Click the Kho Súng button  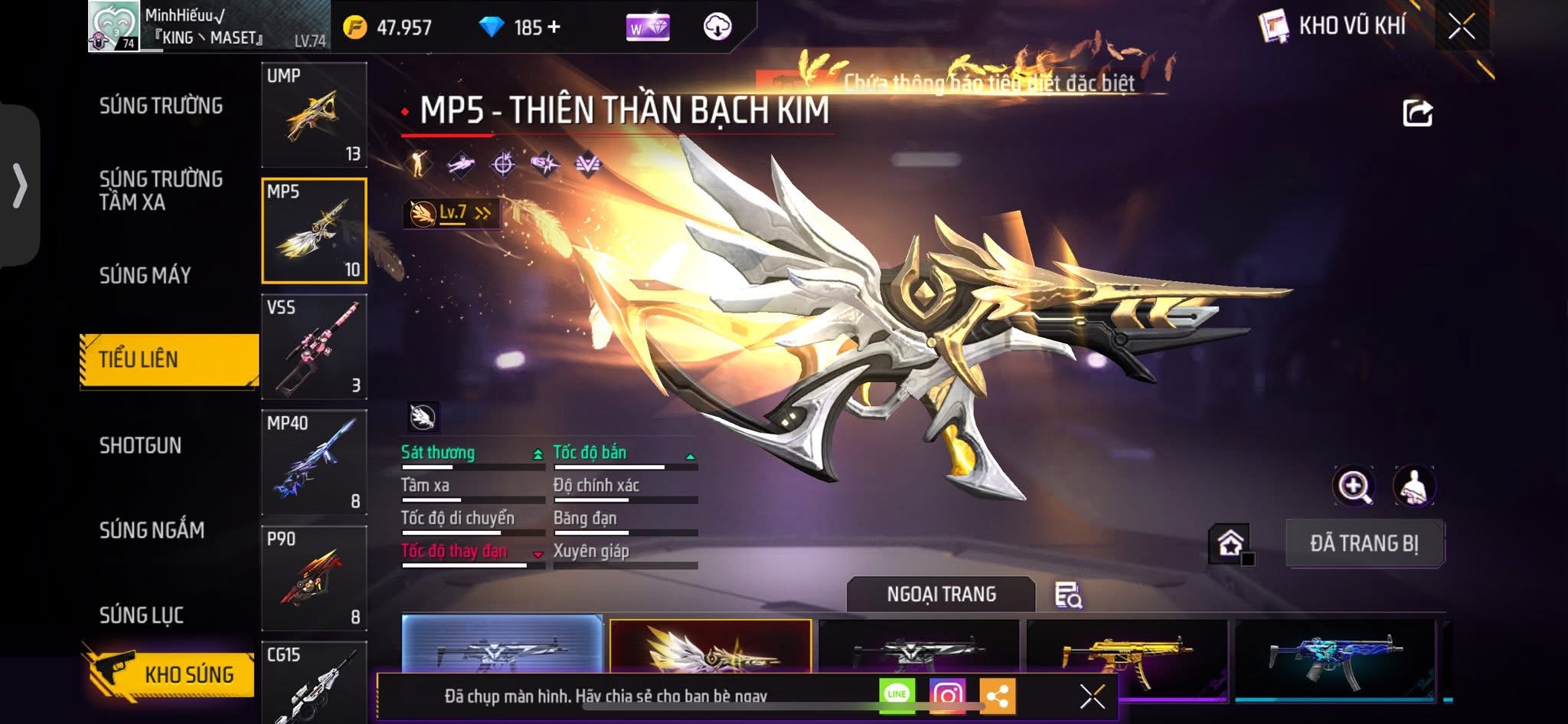click(x=170, y=674)
